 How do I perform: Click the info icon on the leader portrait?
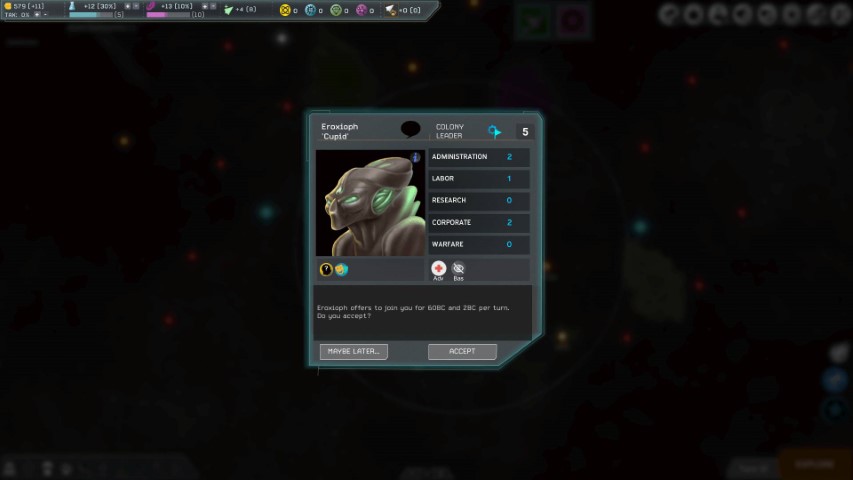(416, 158)
